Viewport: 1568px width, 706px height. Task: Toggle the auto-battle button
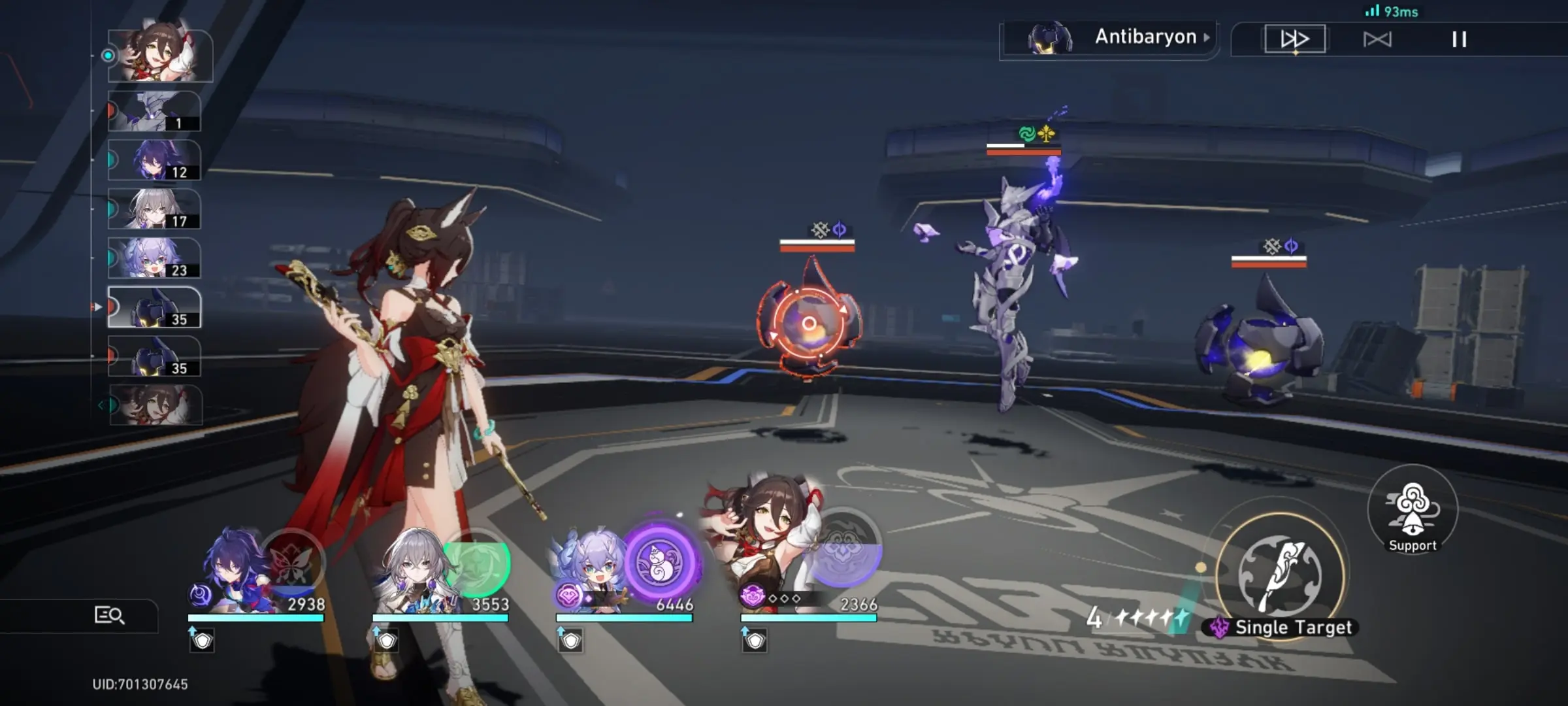pyautogui.click(x=1377, y=40)
